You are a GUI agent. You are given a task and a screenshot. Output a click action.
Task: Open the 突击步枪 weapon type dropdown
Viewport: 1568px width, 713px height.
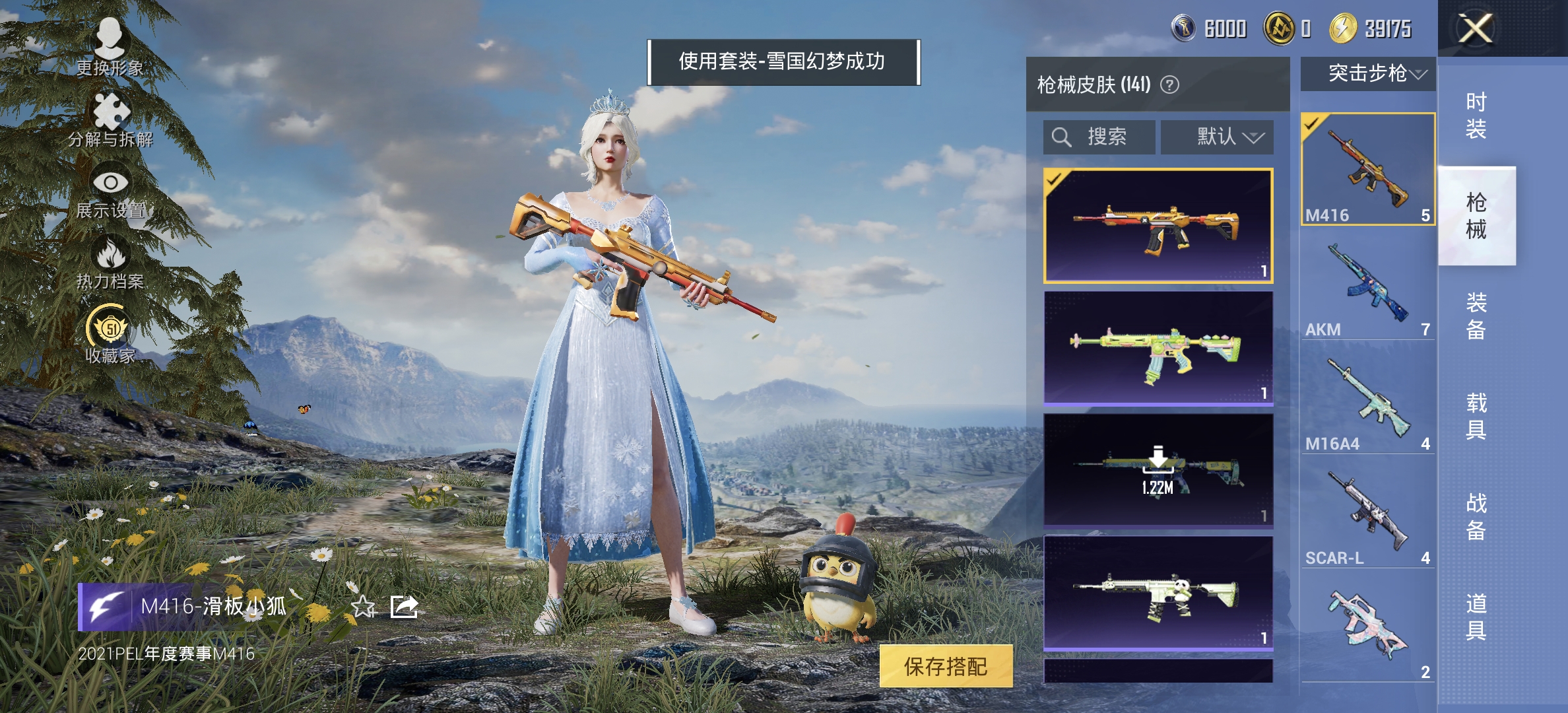pos(1366,74)
